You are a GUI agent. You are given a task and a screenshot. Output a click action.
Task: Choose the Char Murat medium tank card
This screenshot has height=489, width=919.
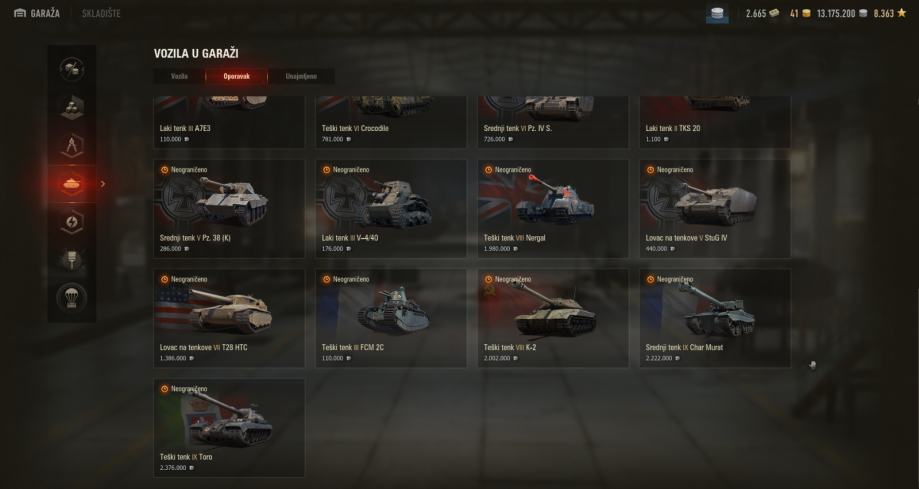point(715,317)
